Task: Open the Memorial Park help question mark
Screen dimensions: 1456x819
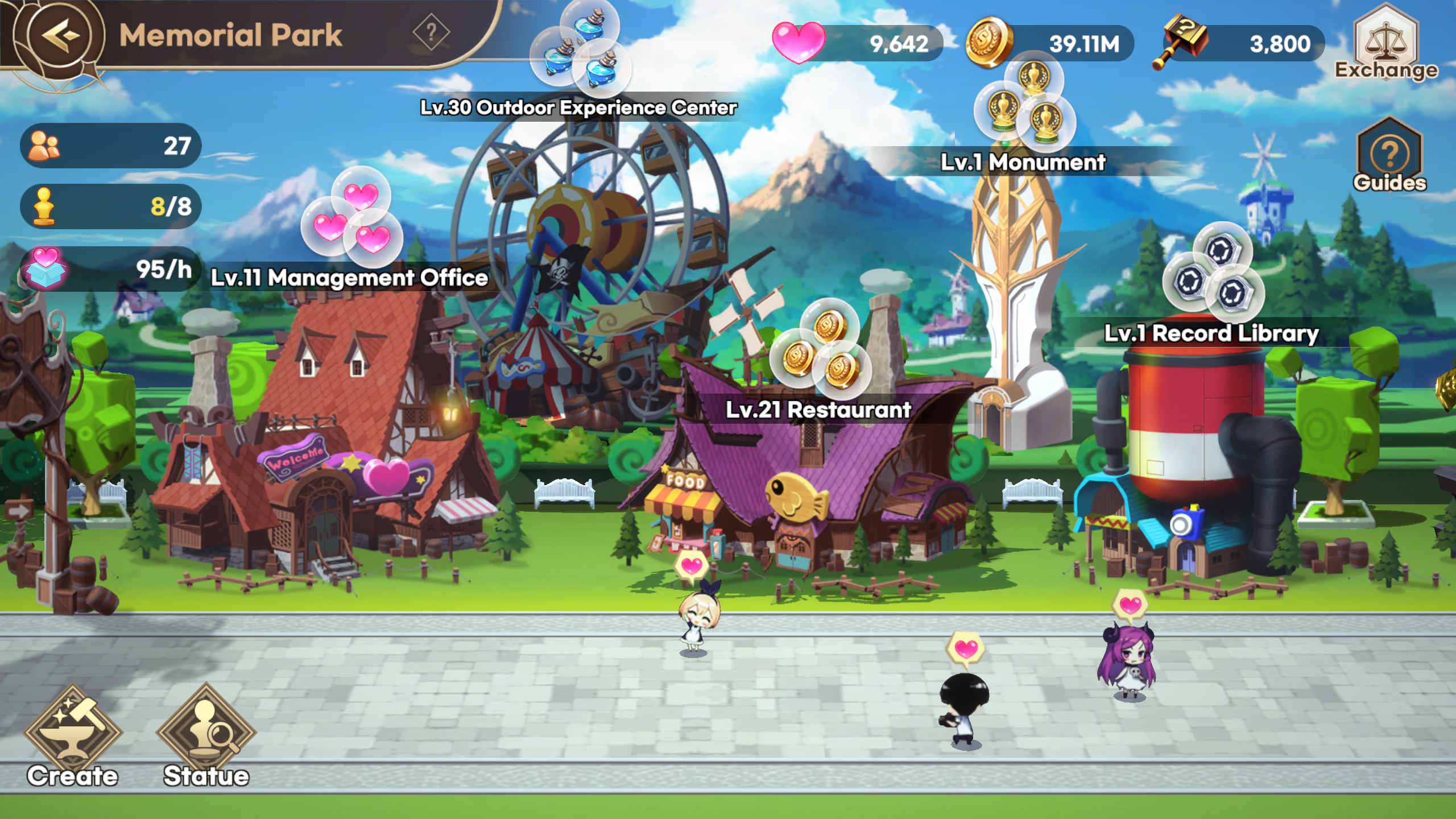Action: click(x=431, y=32)
